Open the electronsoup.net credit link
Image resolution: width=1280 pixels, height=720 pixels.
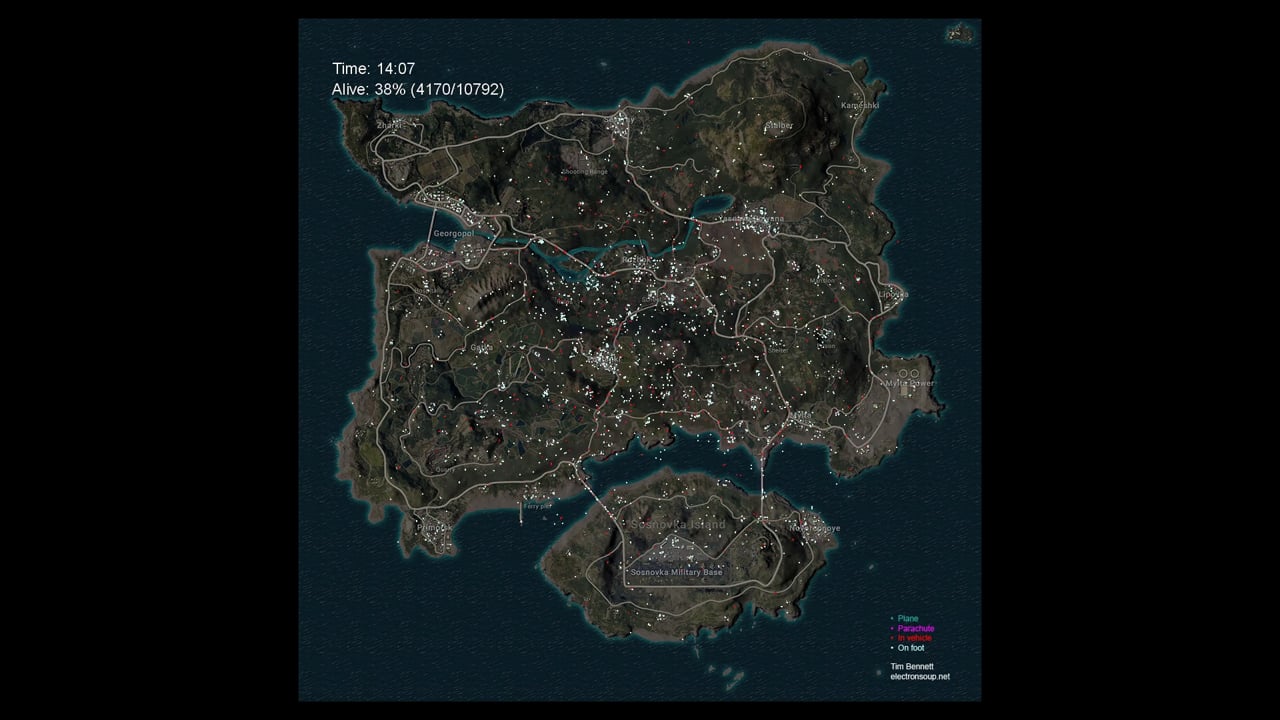coord(919,676)
